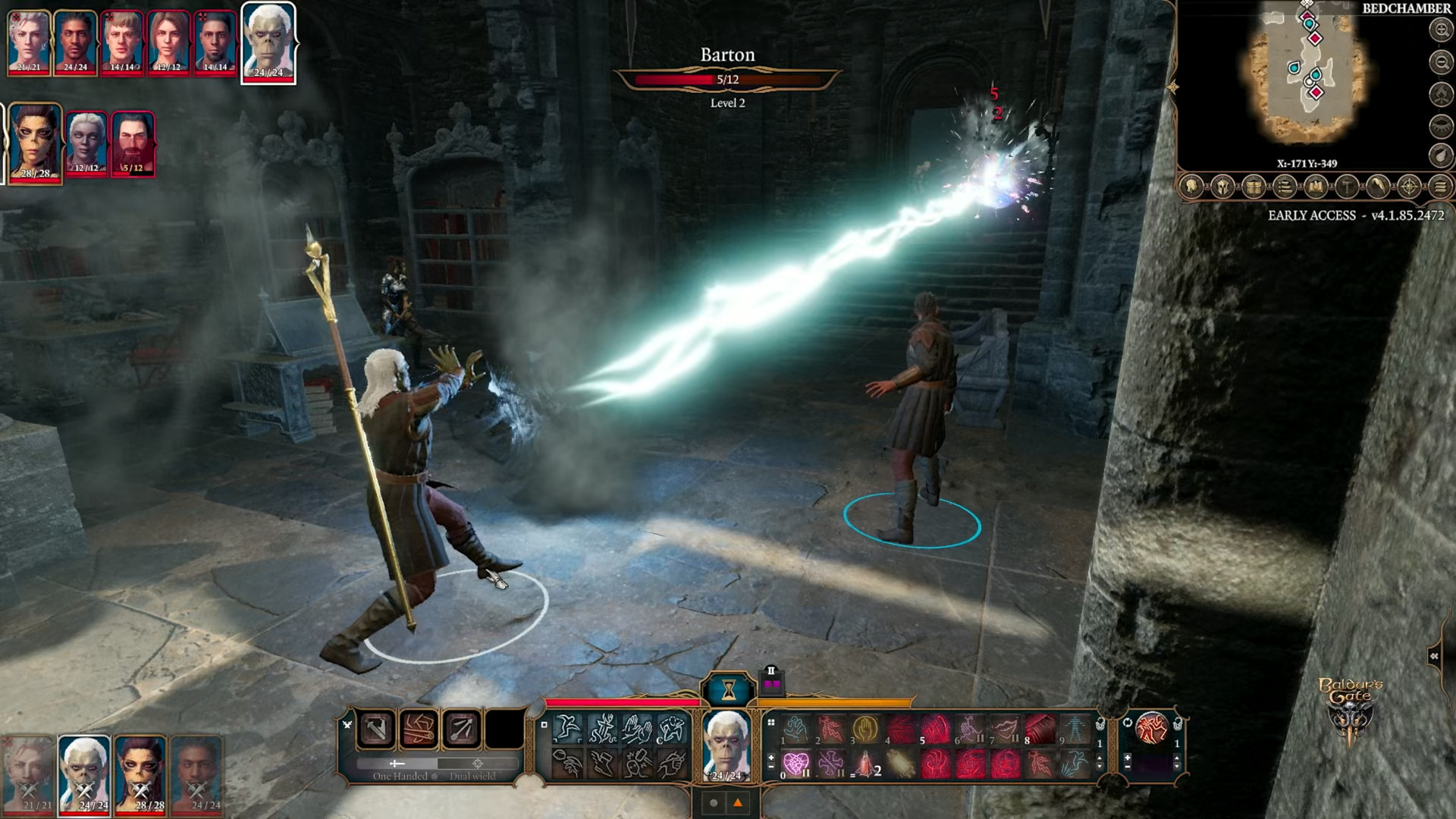The width and height of the screenshot is (1456, 819).
Task: Open the spellbook icon under the minimap
Action: click(x=1315, y=186)
